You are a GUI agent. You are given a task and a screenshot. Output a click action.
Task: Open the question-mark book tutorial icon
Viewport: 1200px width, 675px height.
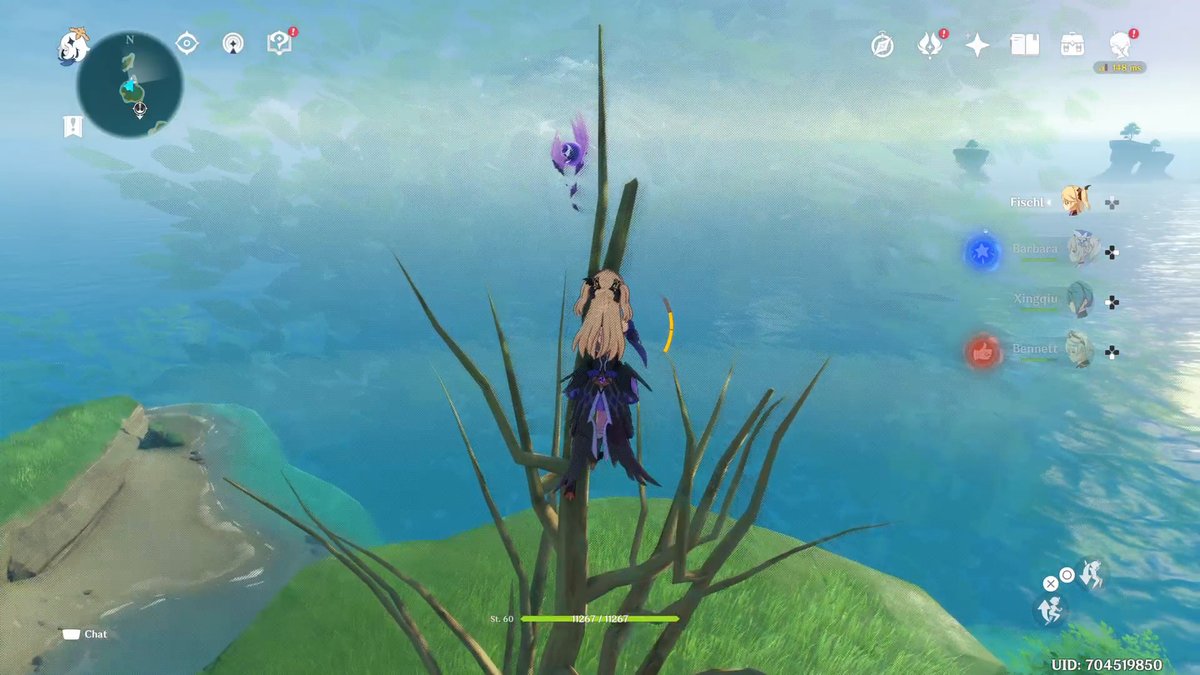279,43
